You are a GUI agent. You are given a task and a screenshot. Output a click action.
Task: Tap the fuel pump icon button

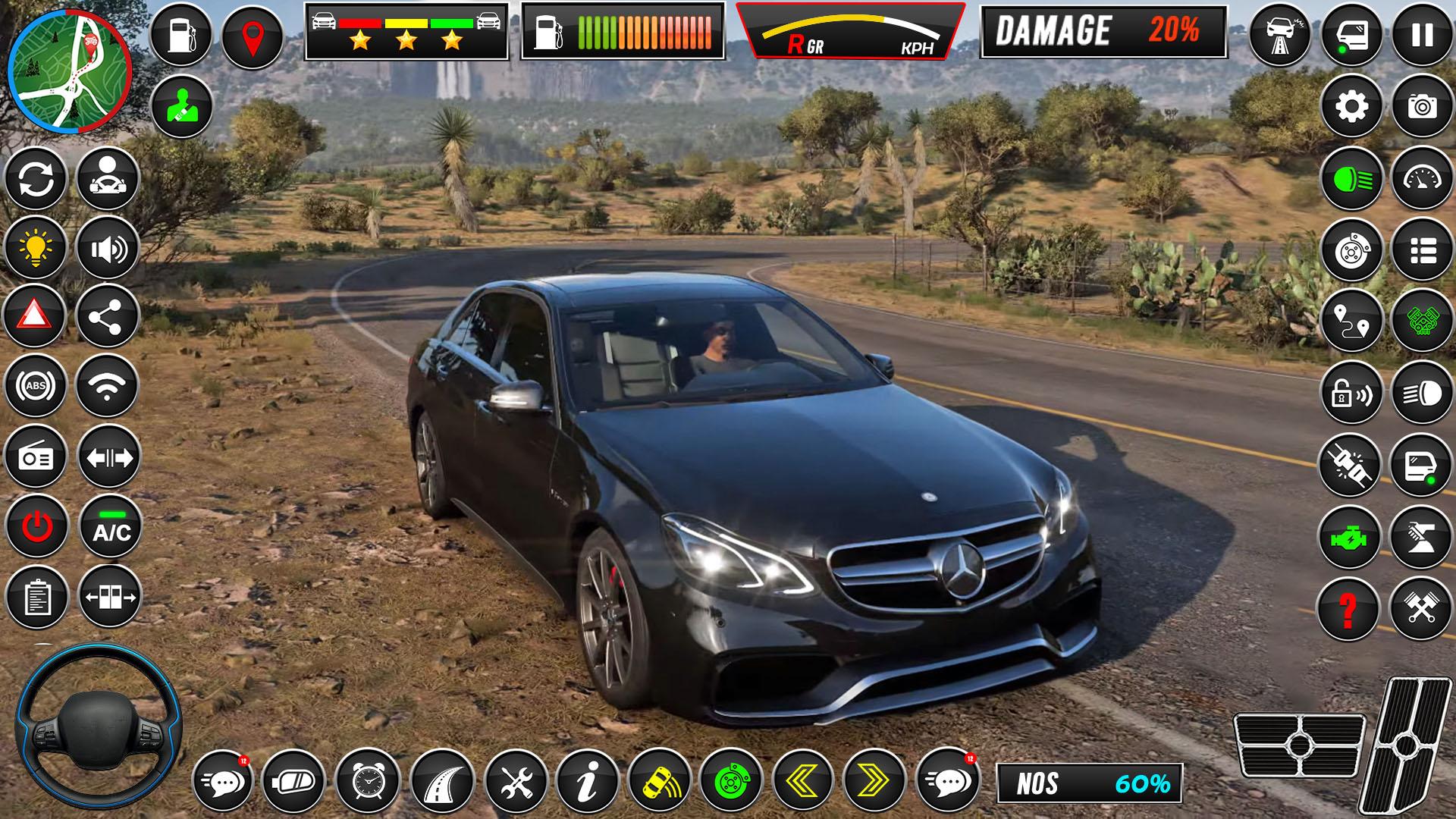pyautogui.click(x=181, y=35)
